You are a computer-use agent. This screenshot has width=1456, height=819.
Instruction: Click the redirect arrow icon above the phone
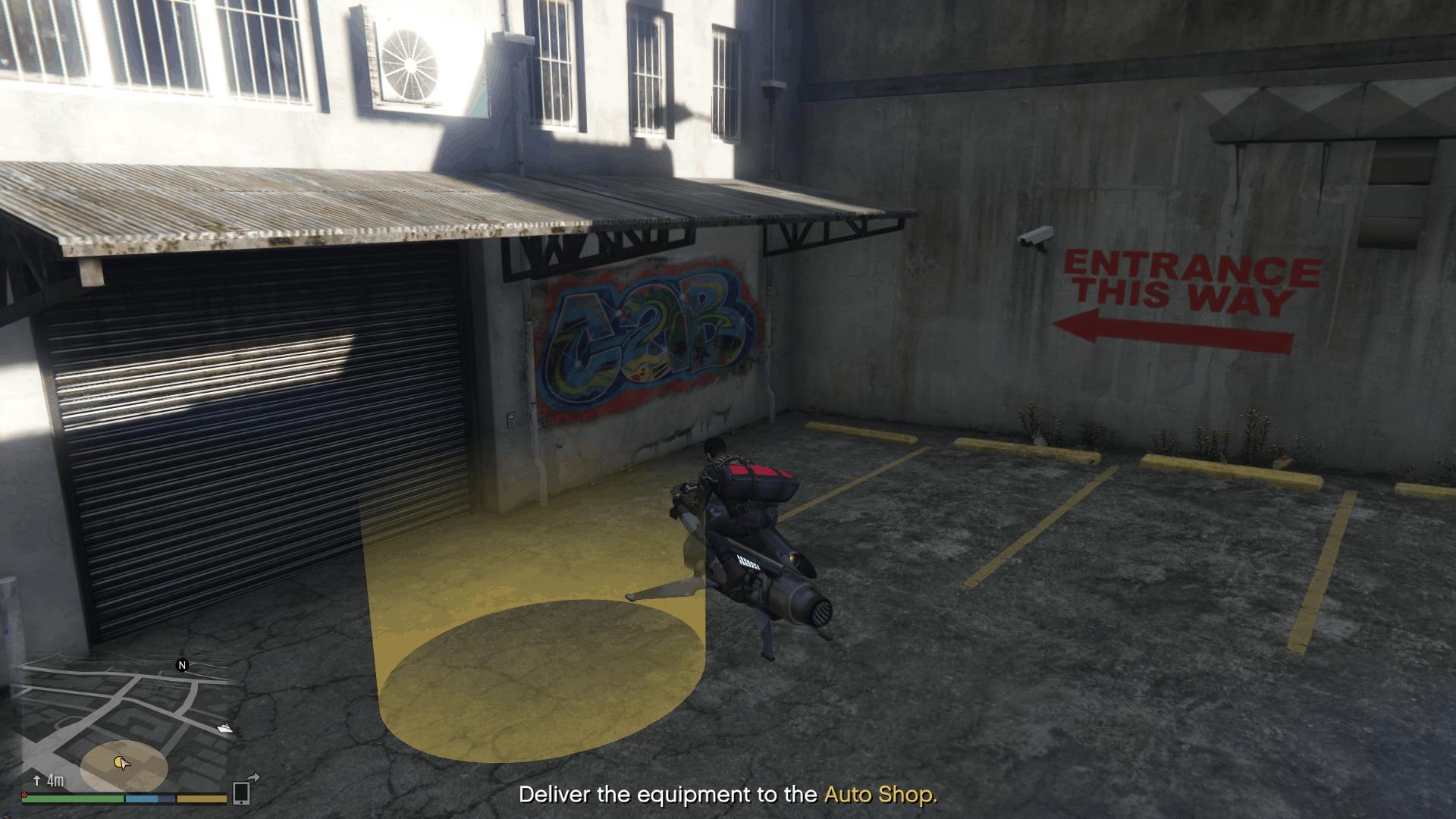[x=253, y=777]
